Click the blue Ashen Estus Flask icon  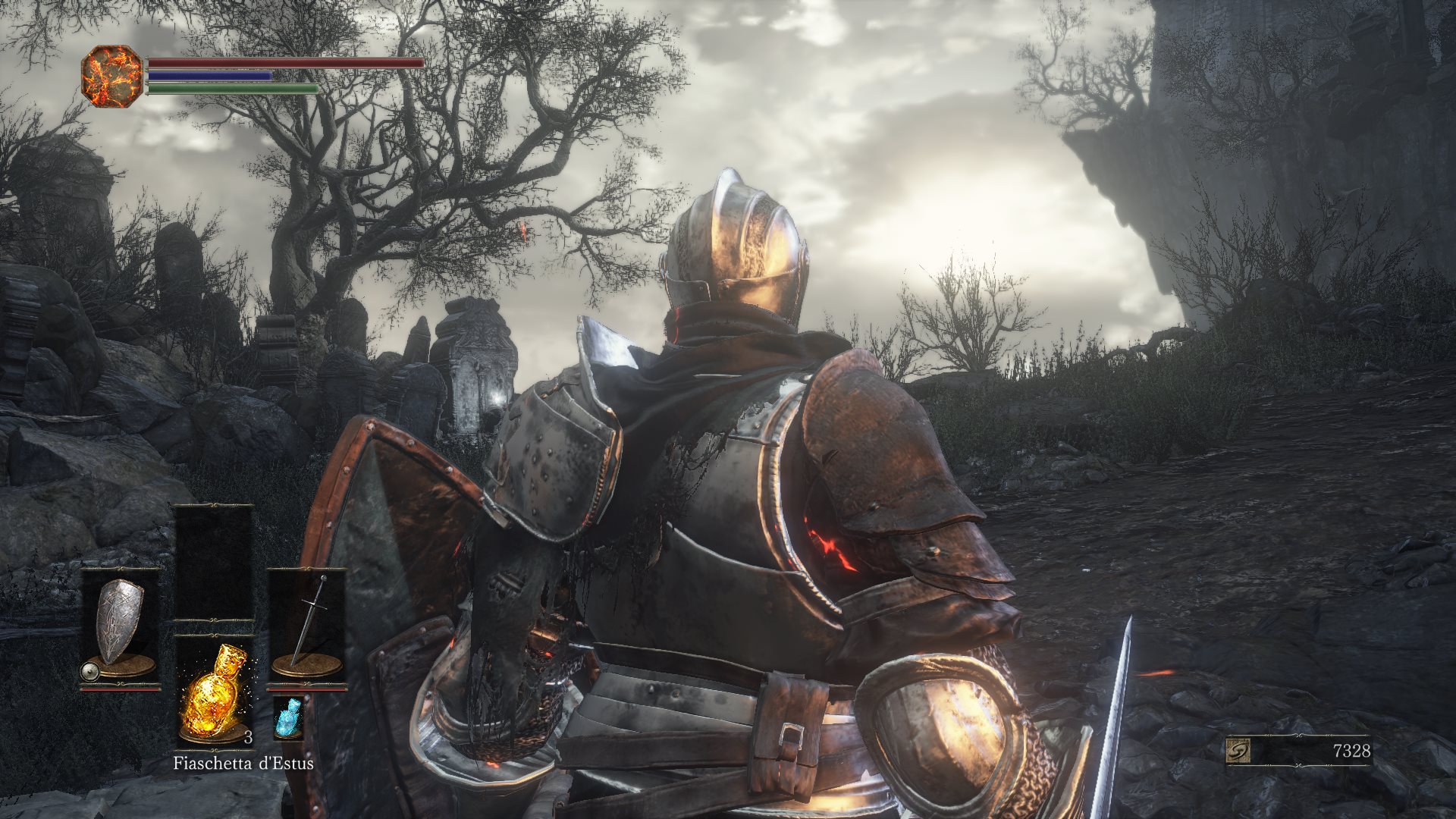287,717
